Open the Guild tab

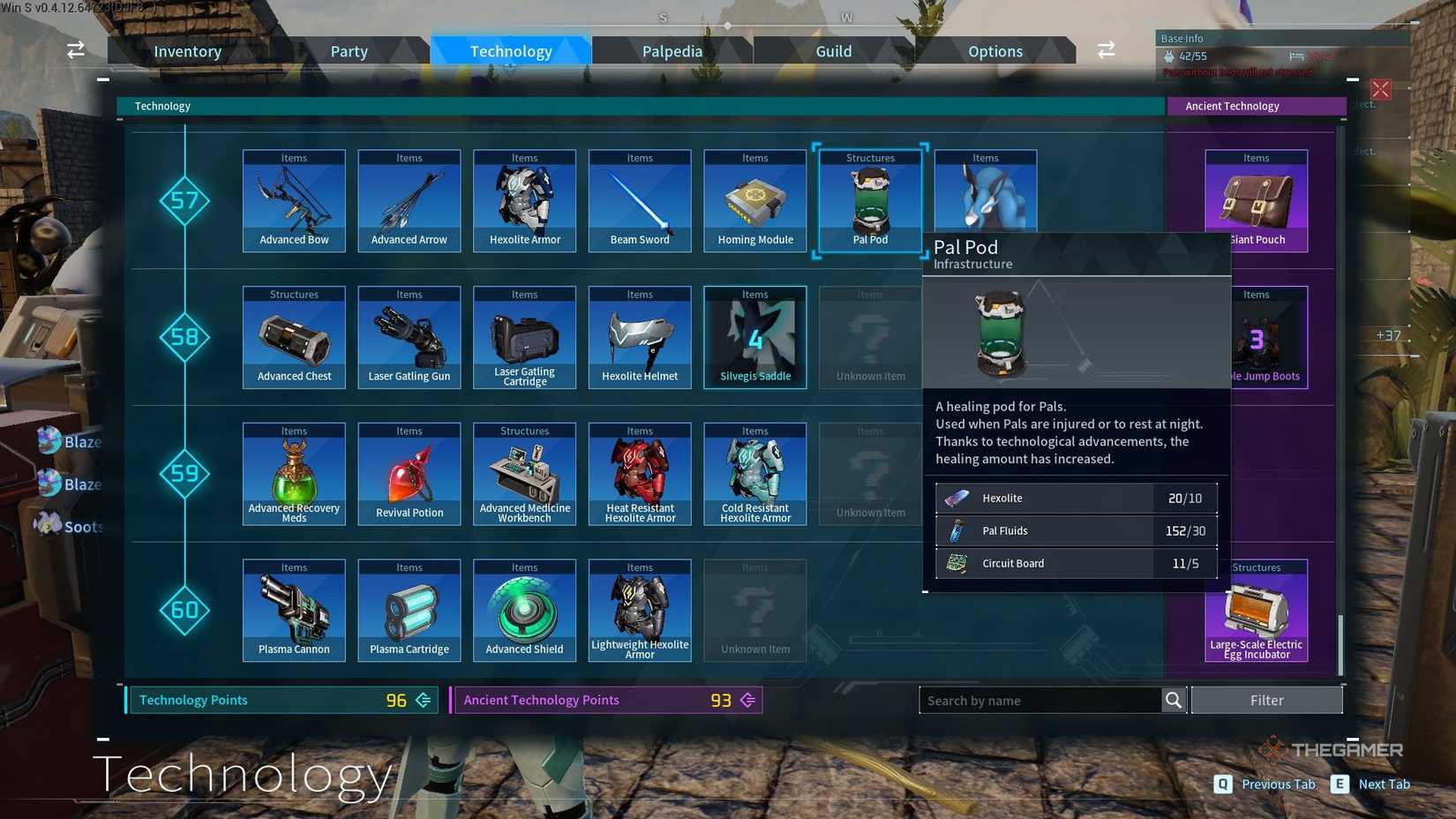point(832,50)
